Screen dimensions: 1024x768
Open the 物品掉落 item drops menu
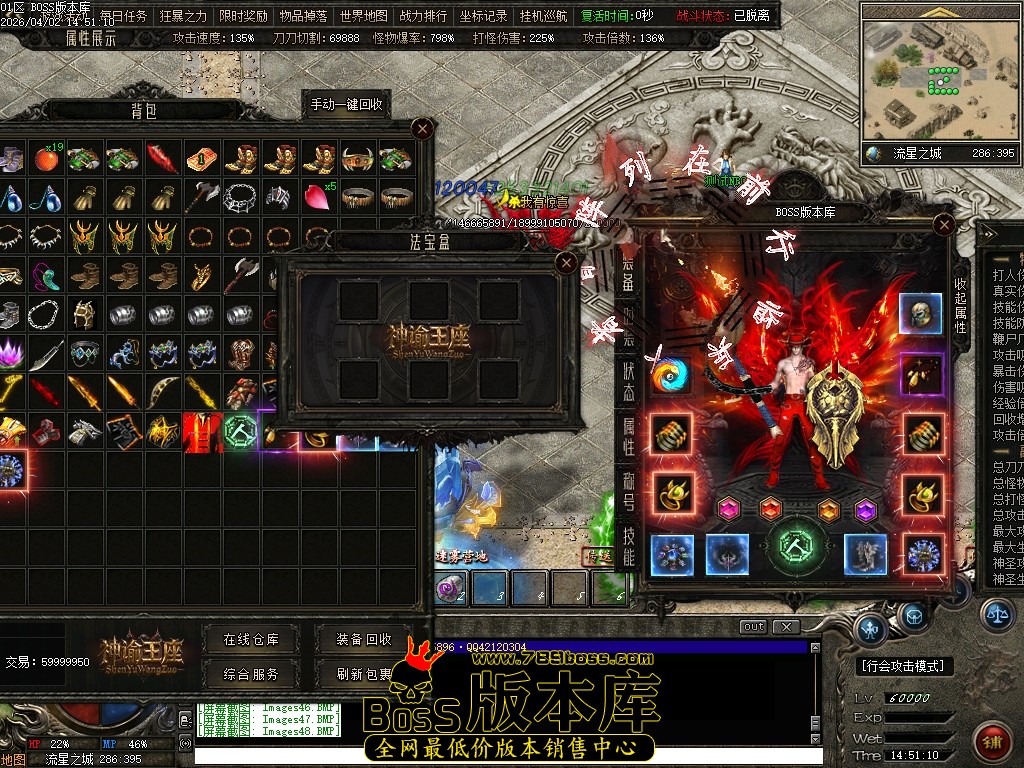[303, 16]
